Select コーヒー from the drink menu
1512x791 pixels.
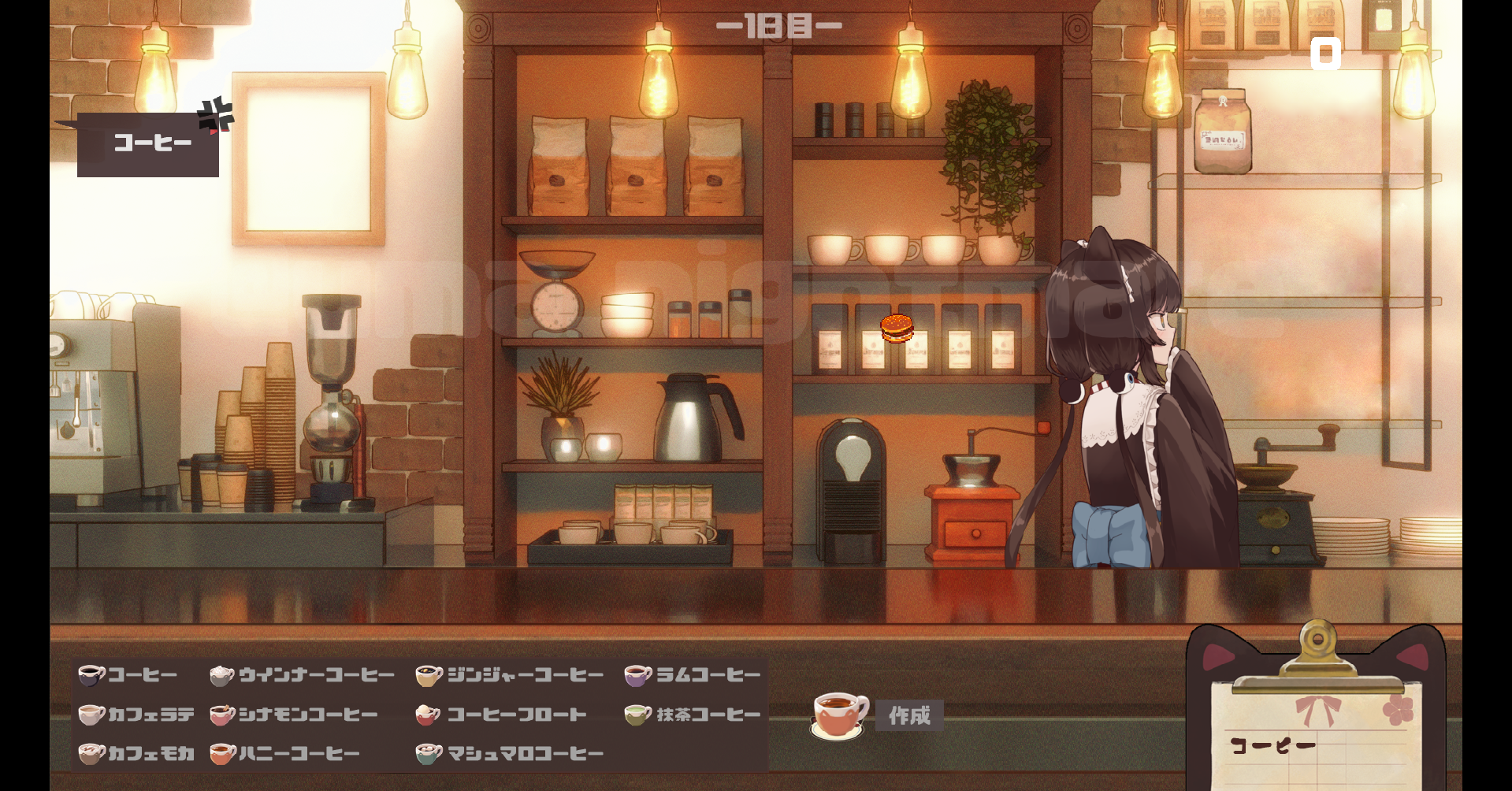[x=129, y=675]
